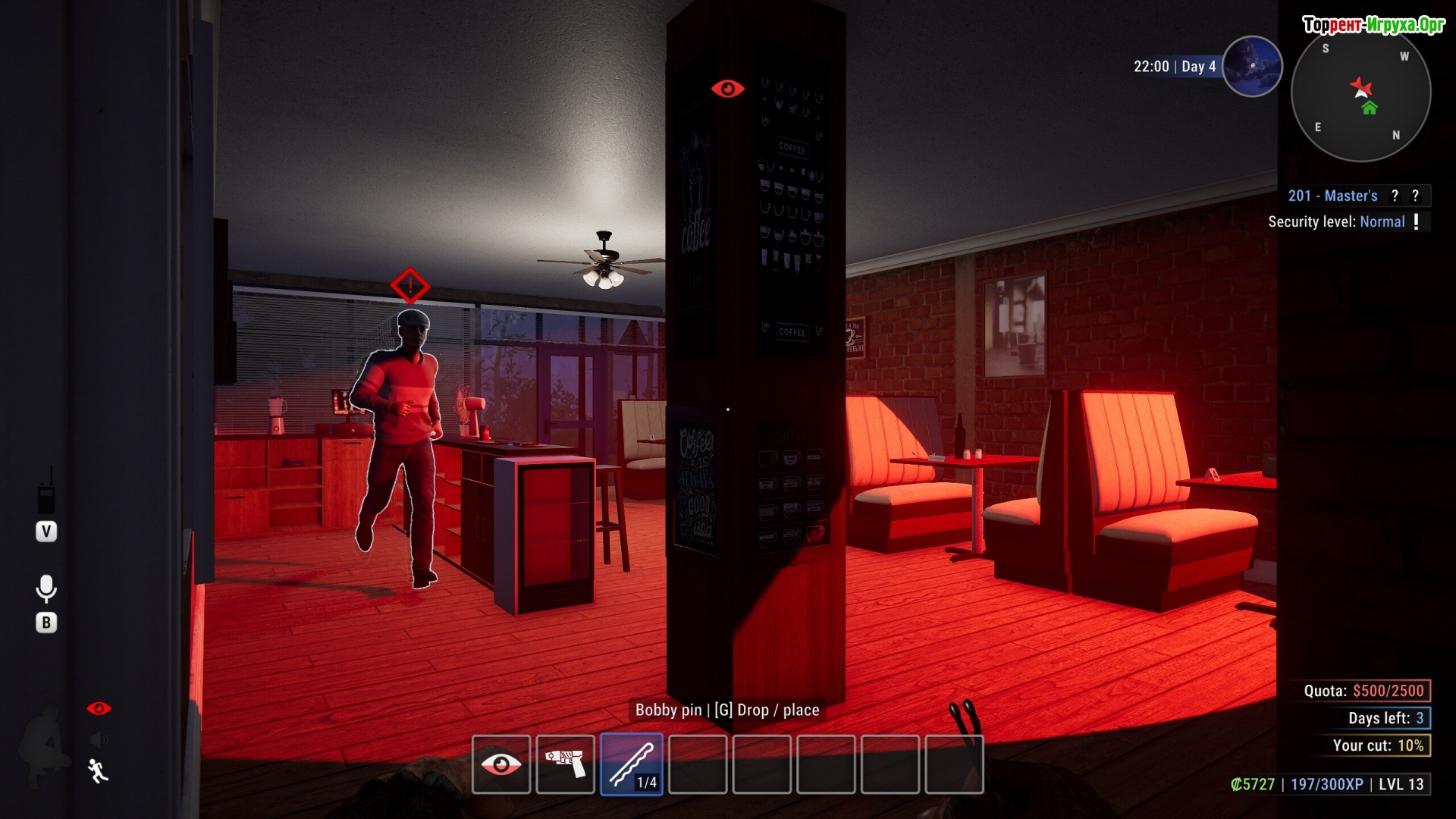Click the running figure sprint icon
The height and width of the screenshot is (819, 1456).
98,770
